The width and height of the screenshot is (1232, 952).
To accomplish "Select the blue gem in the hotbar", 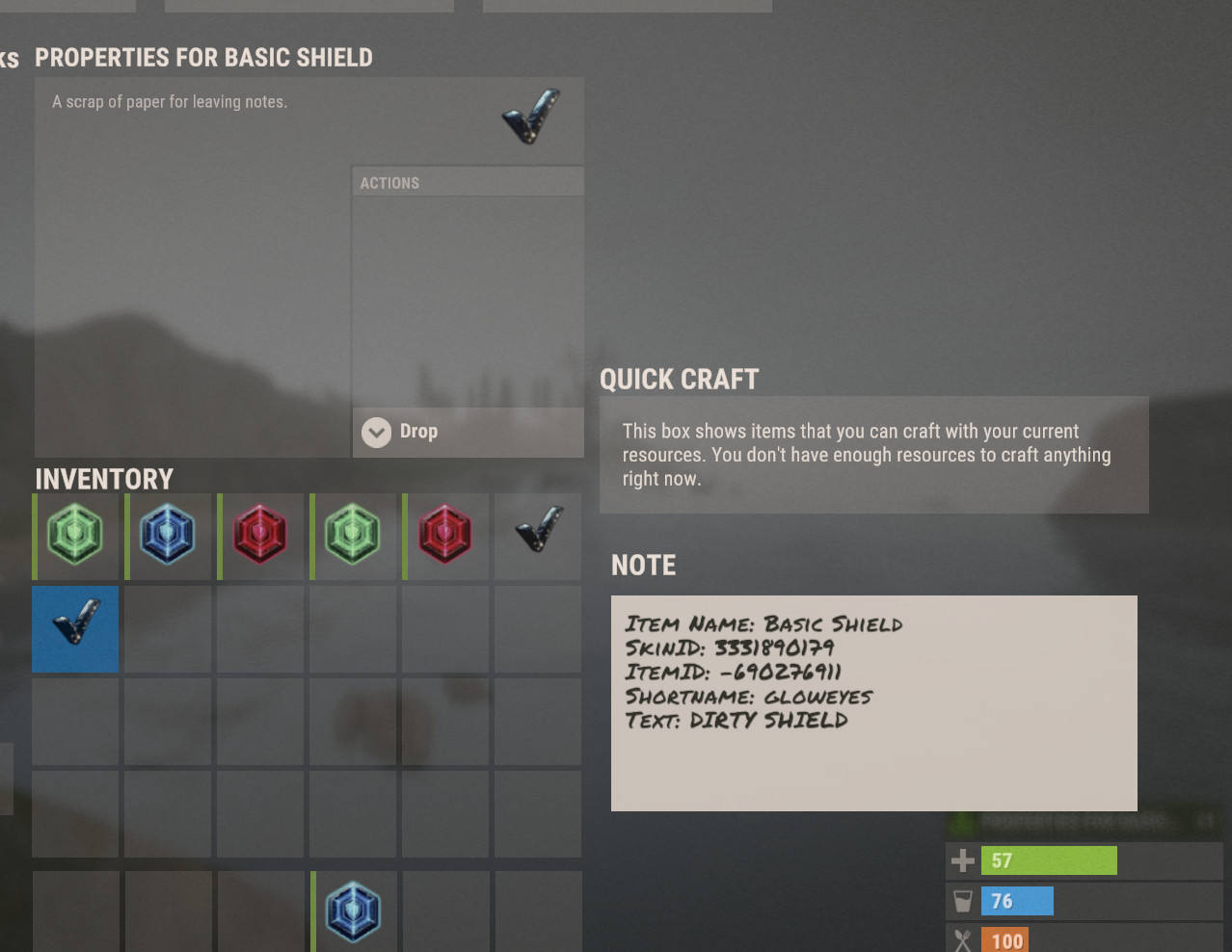I will (353, 912).
